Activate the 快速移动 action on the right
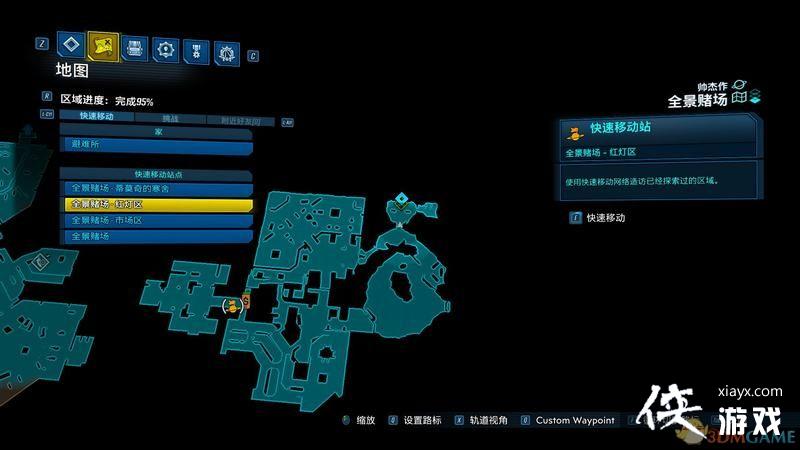 pyautogui.click(x=605, y=217)
